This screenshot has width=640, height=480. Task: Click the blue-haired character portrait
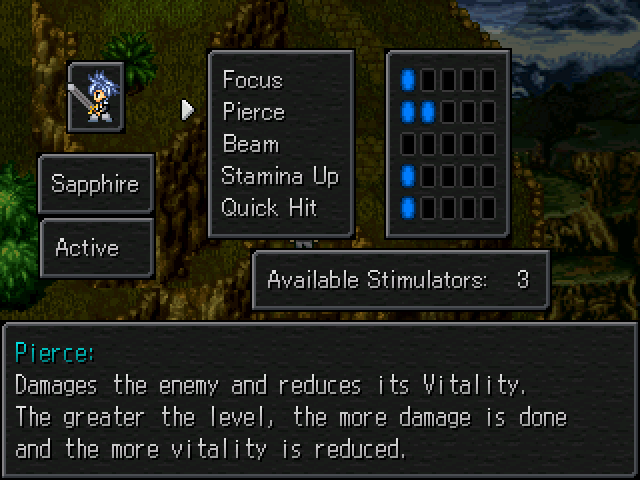[x=96, y=97]
